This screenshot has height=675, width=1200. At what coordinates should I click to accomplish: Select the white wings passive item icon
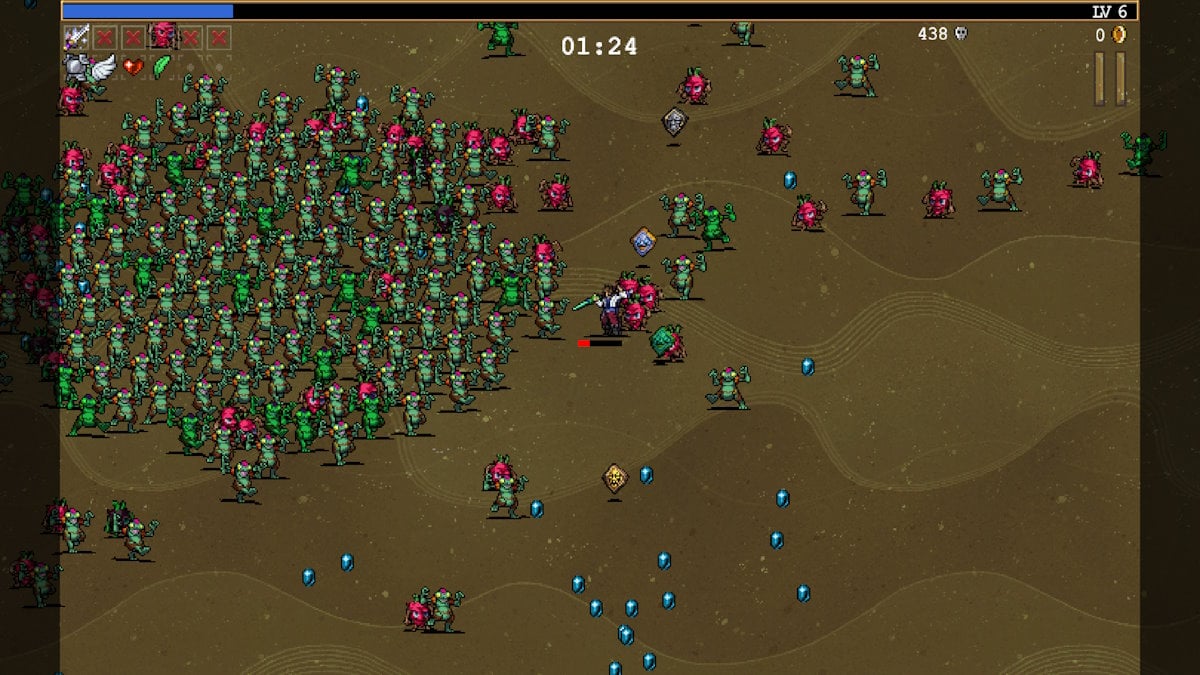click(x=103, y=67)
